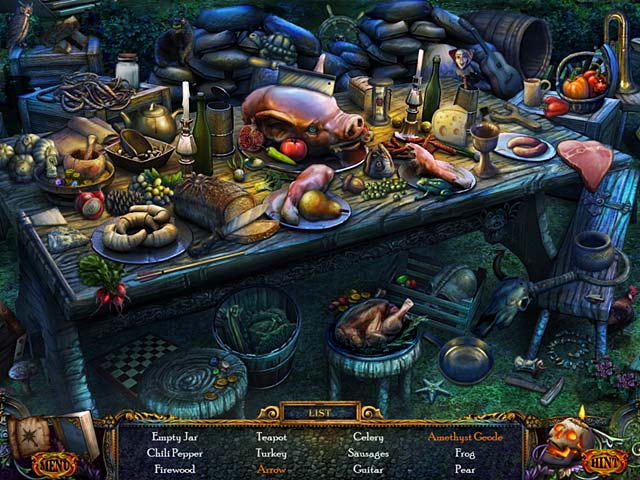Screen dimensions: 640x480
Task: Choose Frog from the item list
Action: 465,453
